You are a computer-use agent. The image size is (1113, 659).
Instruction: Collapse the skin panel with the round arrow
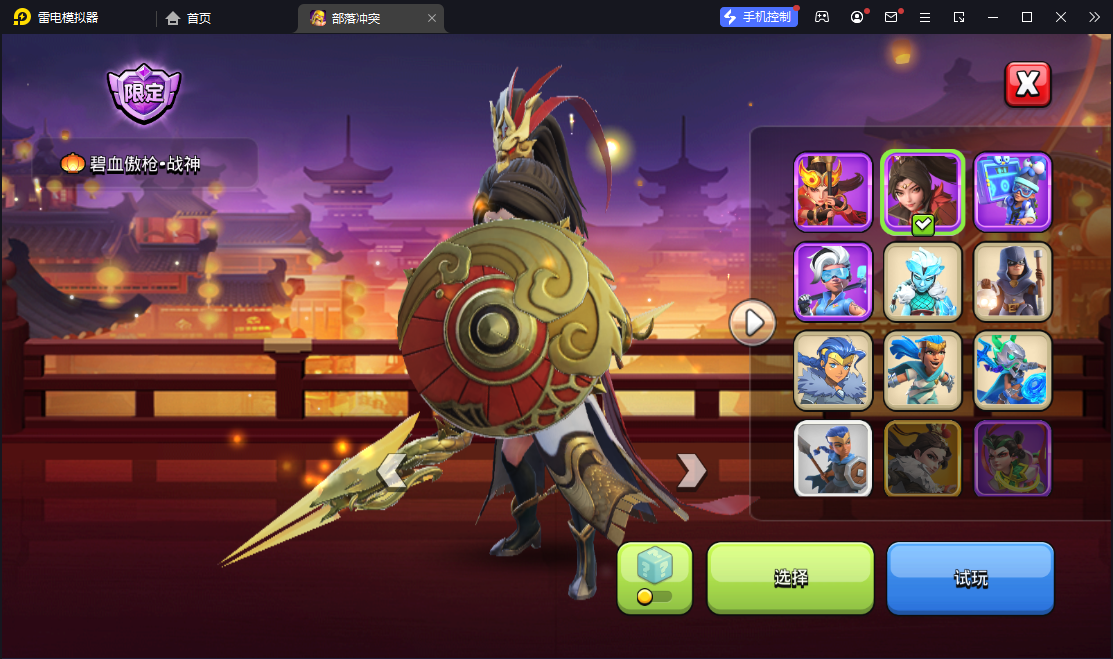coord(752,322)
